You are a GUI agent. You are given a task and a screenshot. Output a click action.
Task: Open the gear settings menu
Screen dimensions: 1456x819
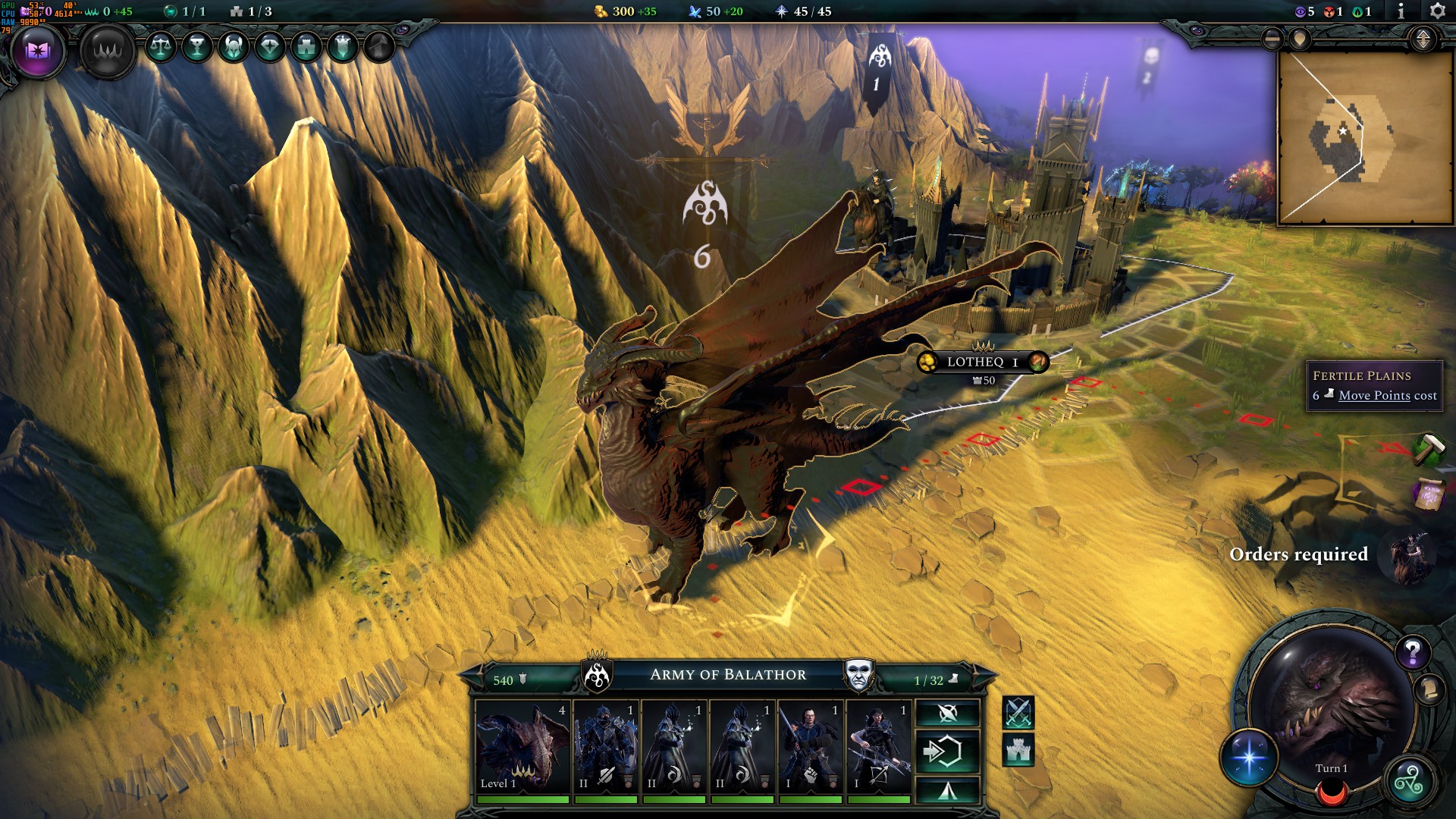[x=1437, y=11]
